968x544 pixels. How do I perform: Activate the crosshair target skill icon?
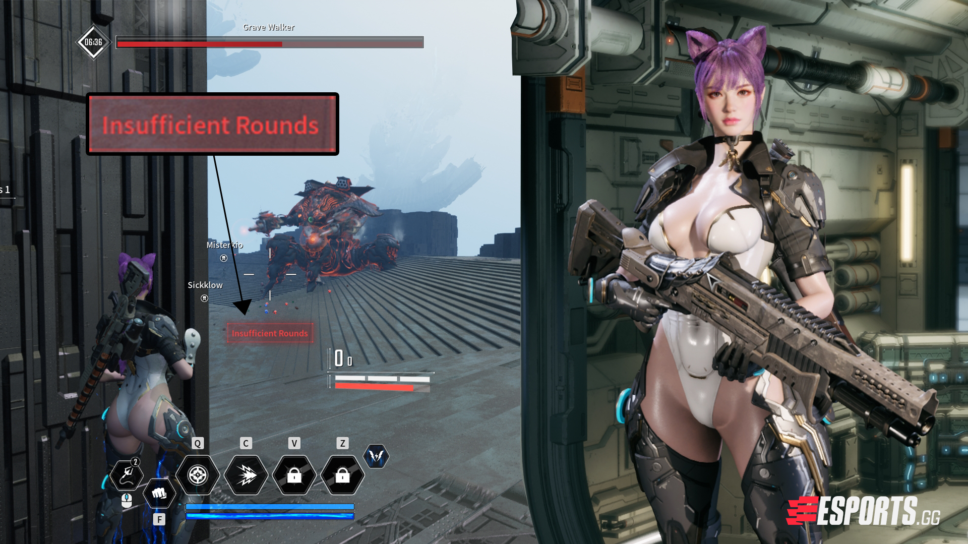coord(197,475)
